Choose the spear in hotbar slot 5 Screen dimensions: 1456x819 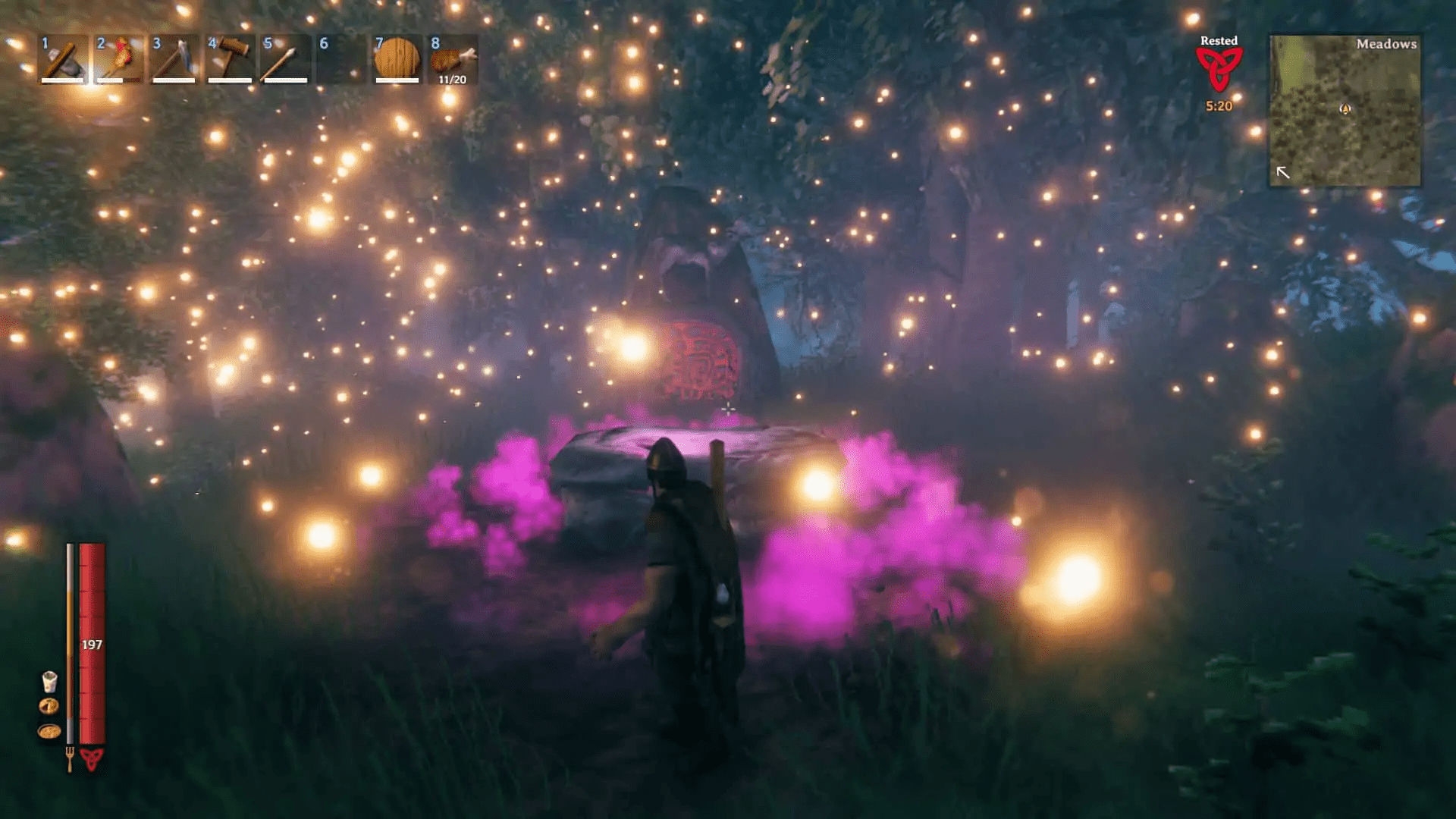click(x=285, y=59)
